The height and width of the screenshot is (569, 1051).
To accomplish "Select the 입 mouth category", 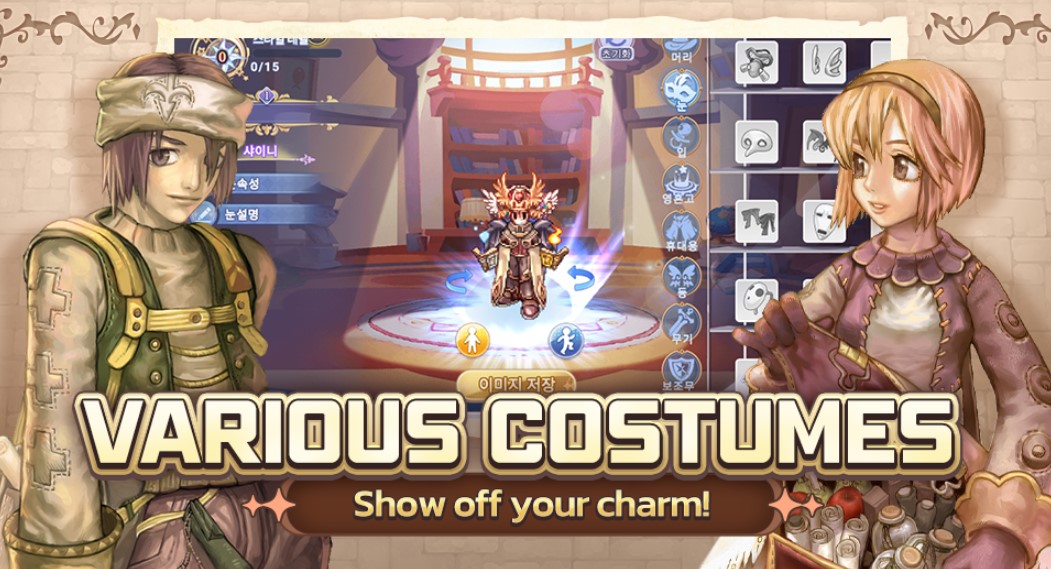I will 682,139.
